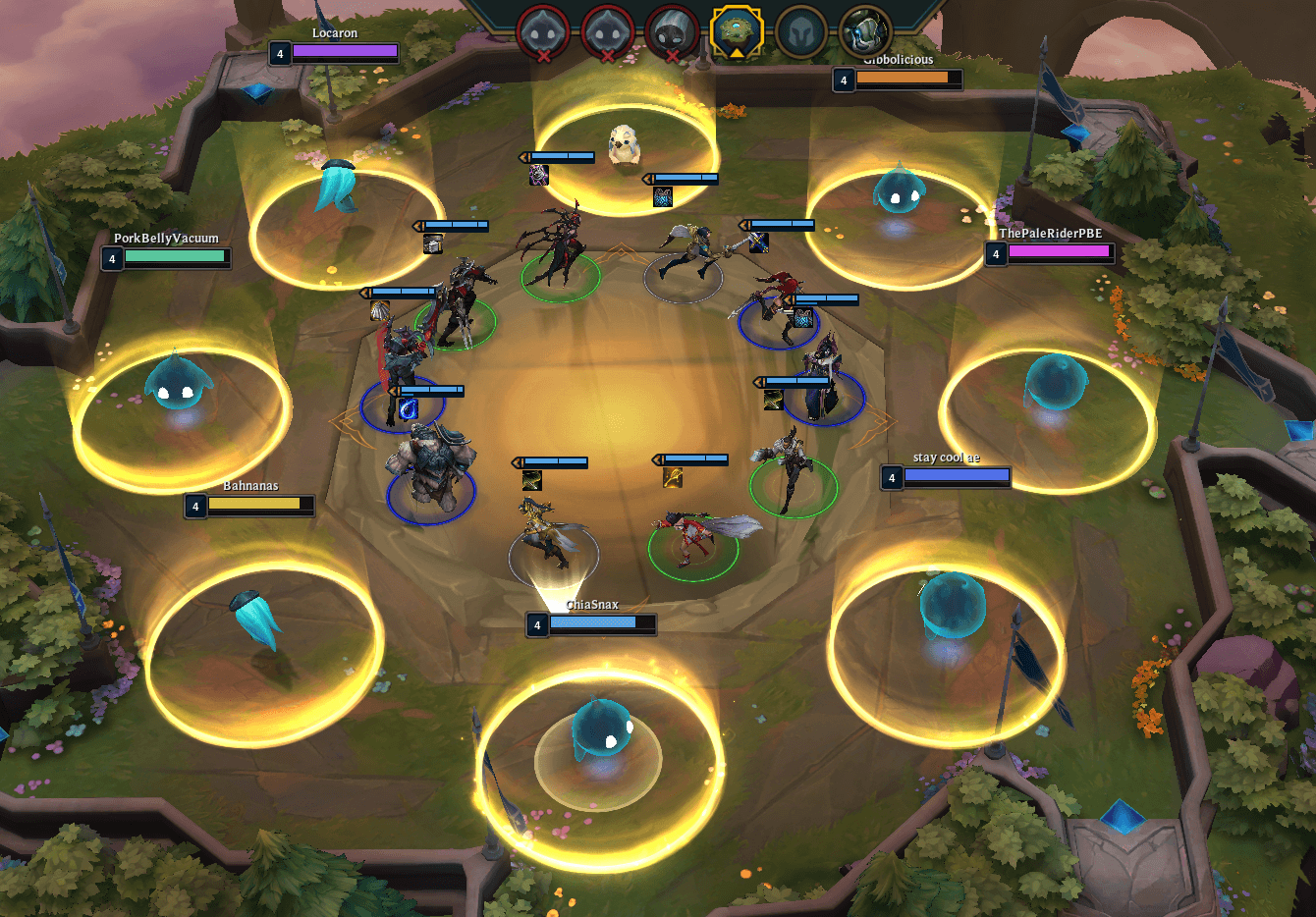
Task: Click the white Chain Vest item icon
Action: [x=433, y=244]
